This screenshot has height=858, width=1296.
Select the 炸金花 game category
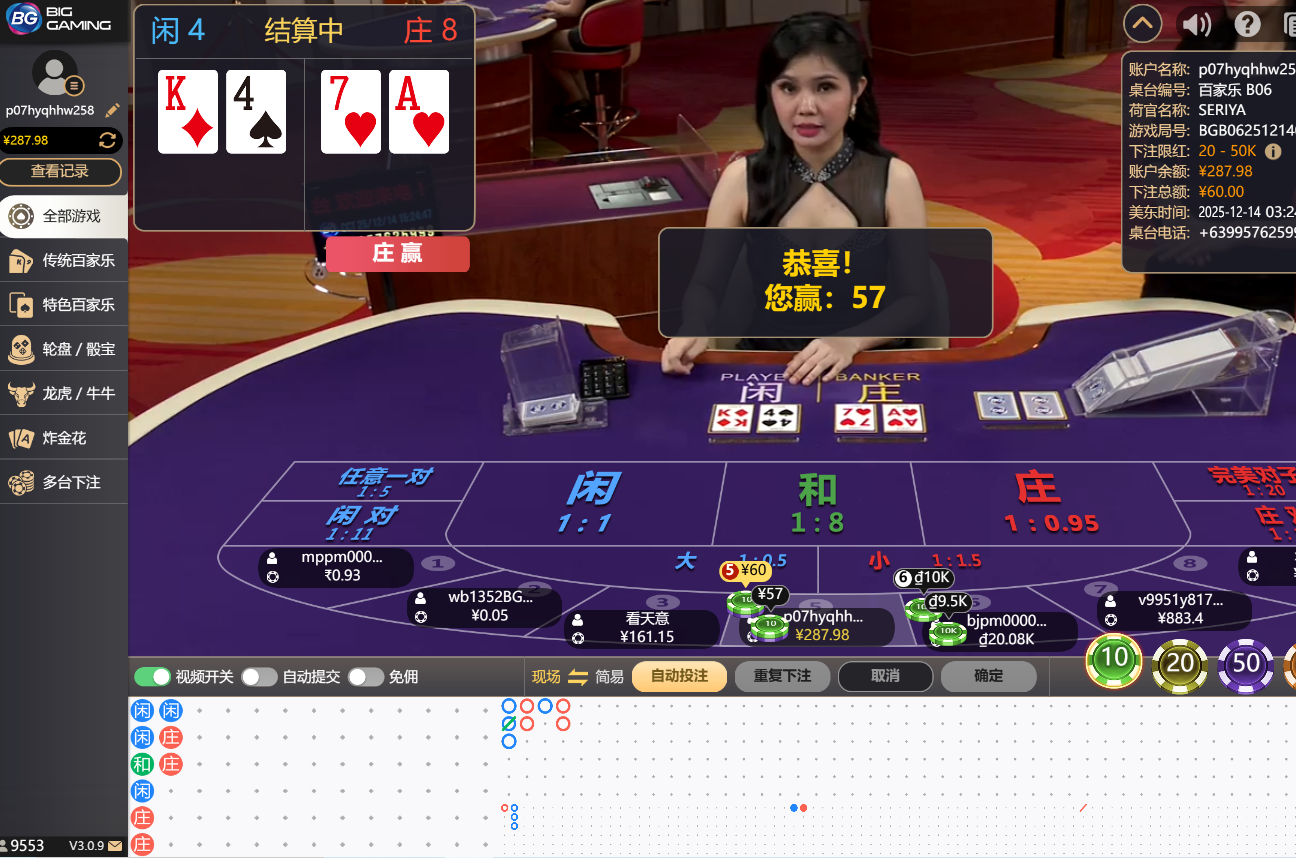pyautogui.click(x=64, y=438)
